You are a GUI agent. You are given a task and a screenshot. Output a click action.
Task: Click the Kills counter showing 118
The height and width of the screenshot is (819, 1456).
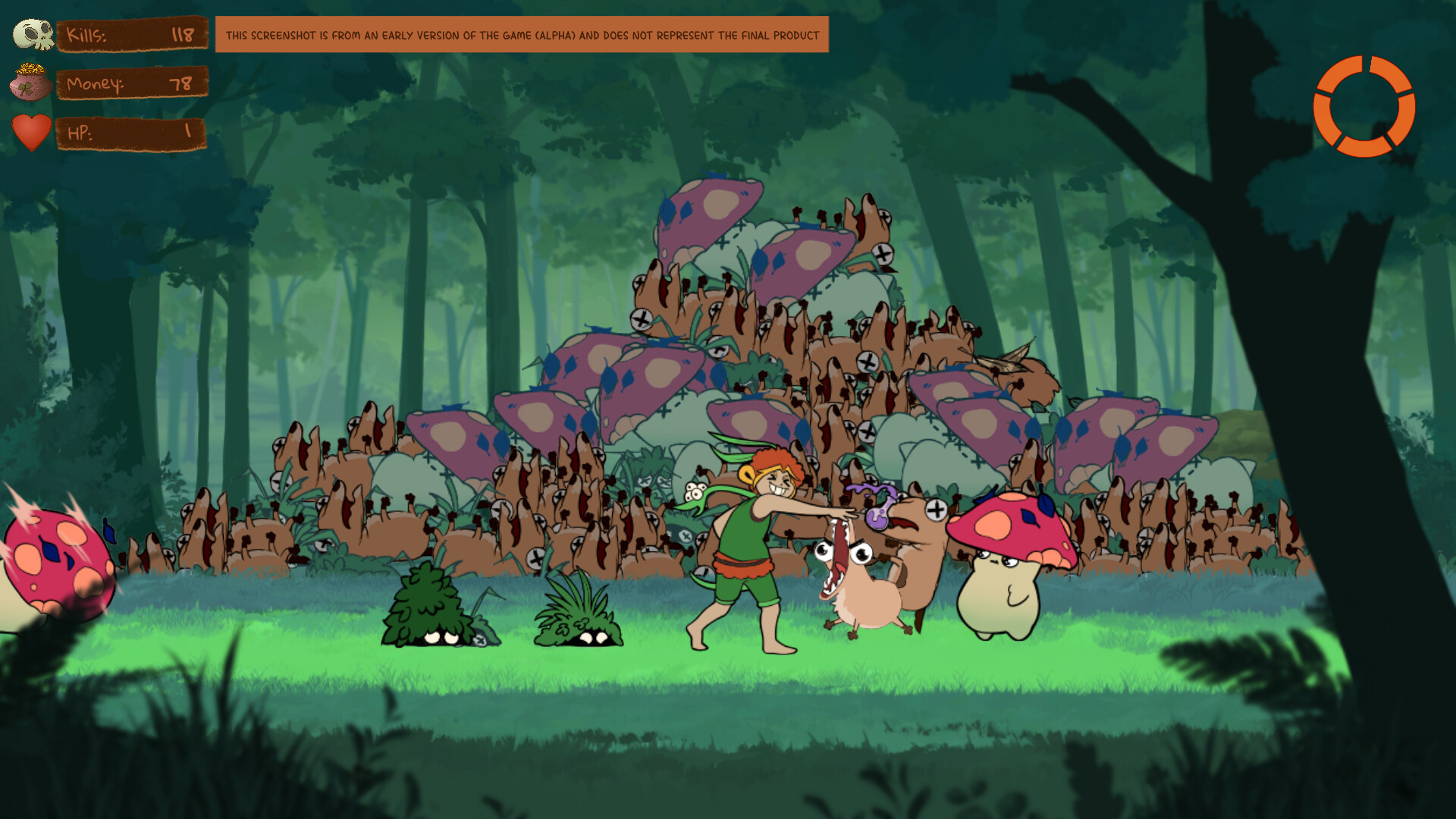click(133, 34)
